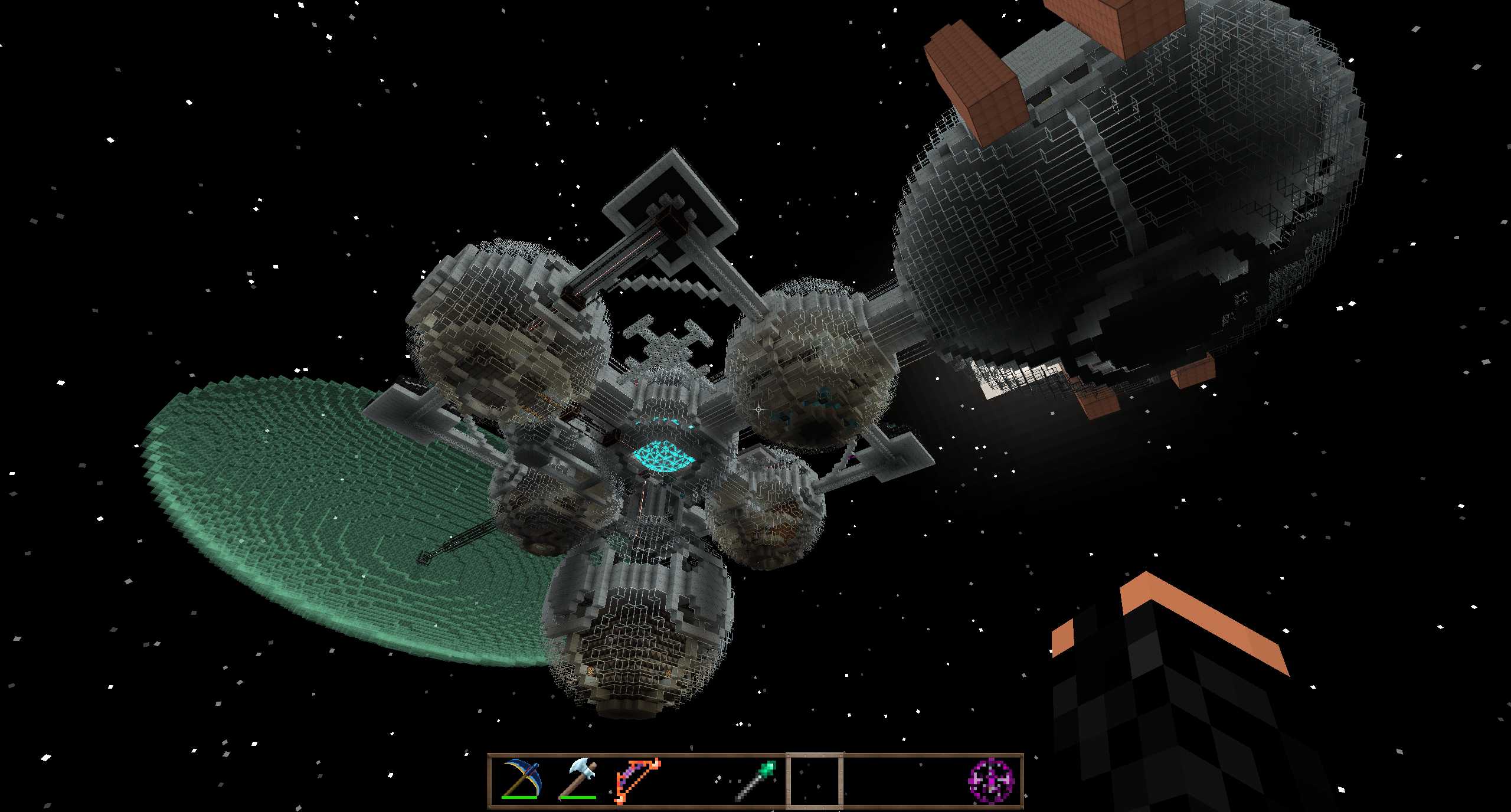Select the blue pickaxe hotbar slot
The height and width of the screenshot is (812, 1511).
(x=521, y=780)
